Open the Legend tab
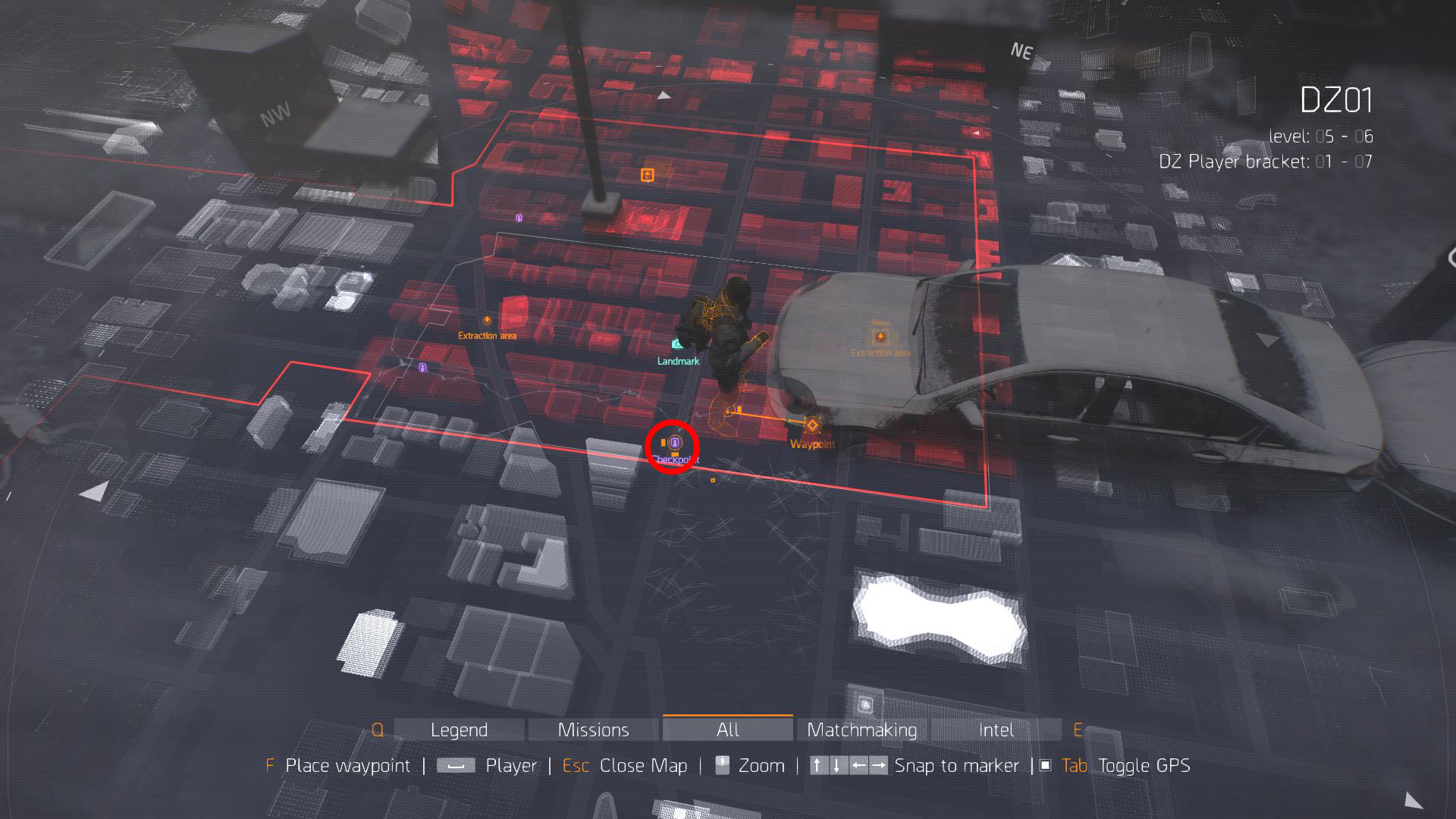Viewport: 1456px width, 819px height. pos(459,730)
